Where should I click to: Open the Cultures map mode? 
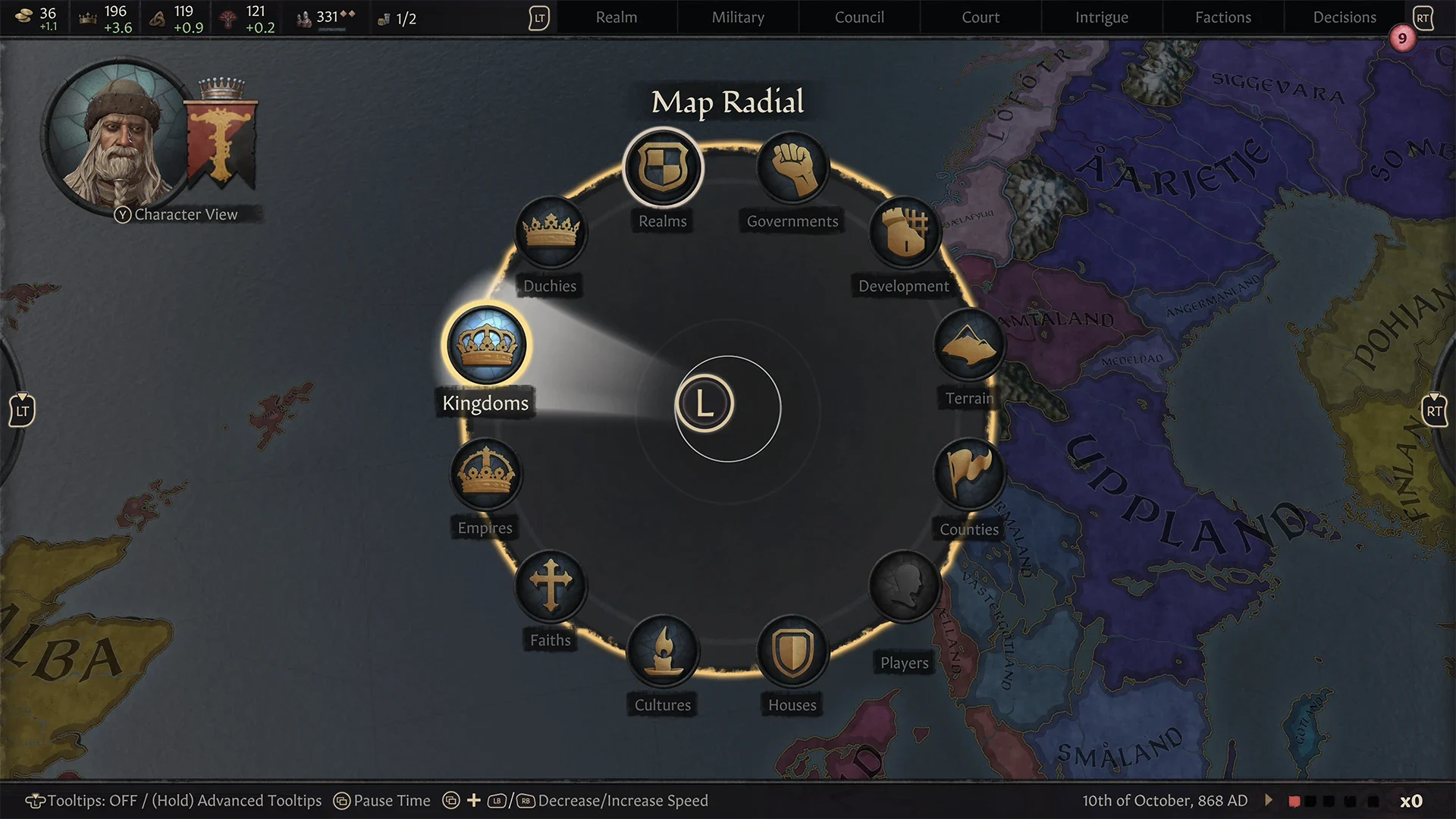coord(663,651)
